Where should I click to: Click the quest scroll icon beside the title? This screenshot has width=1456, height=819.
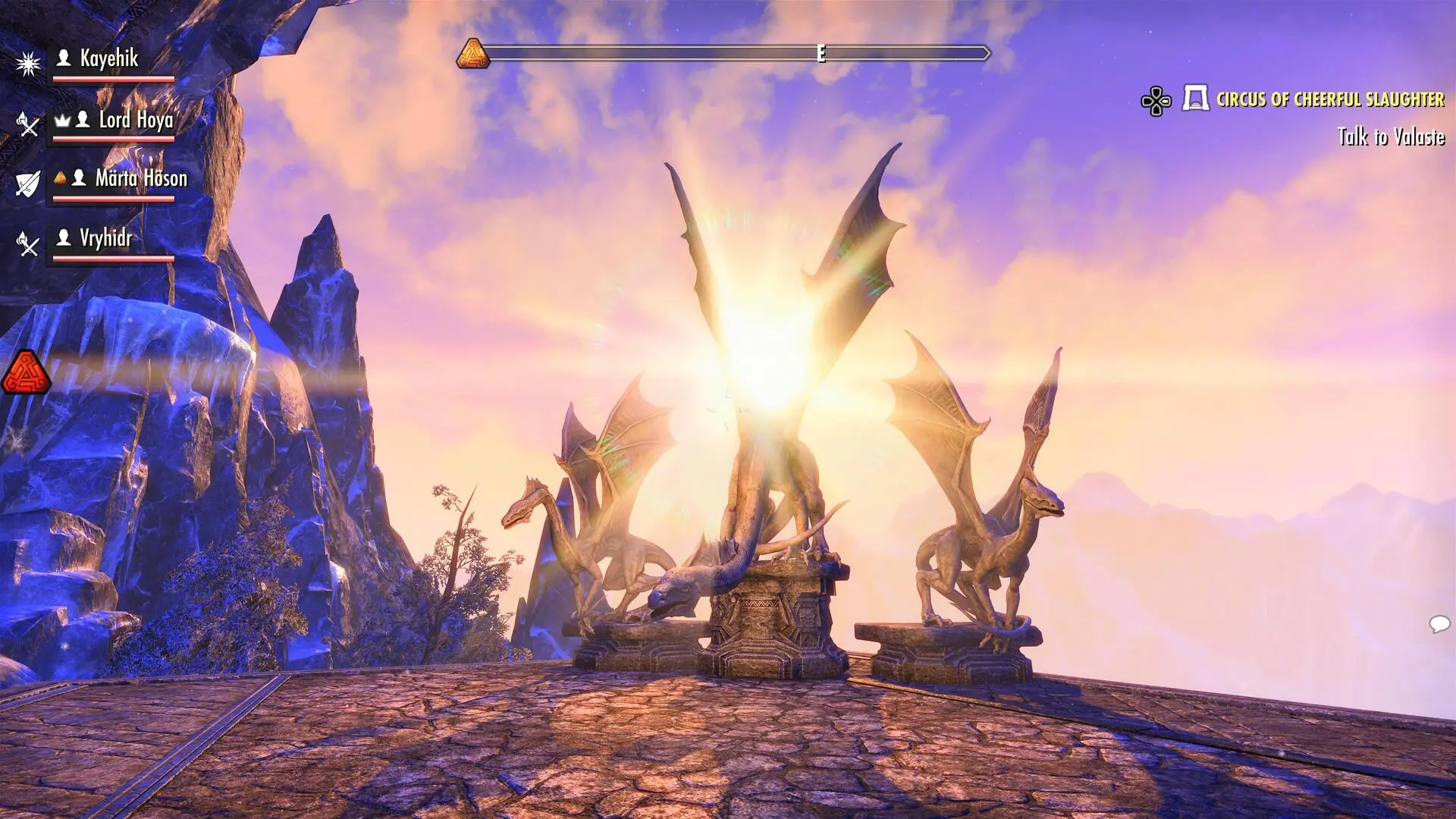[x=1195, y=99]
